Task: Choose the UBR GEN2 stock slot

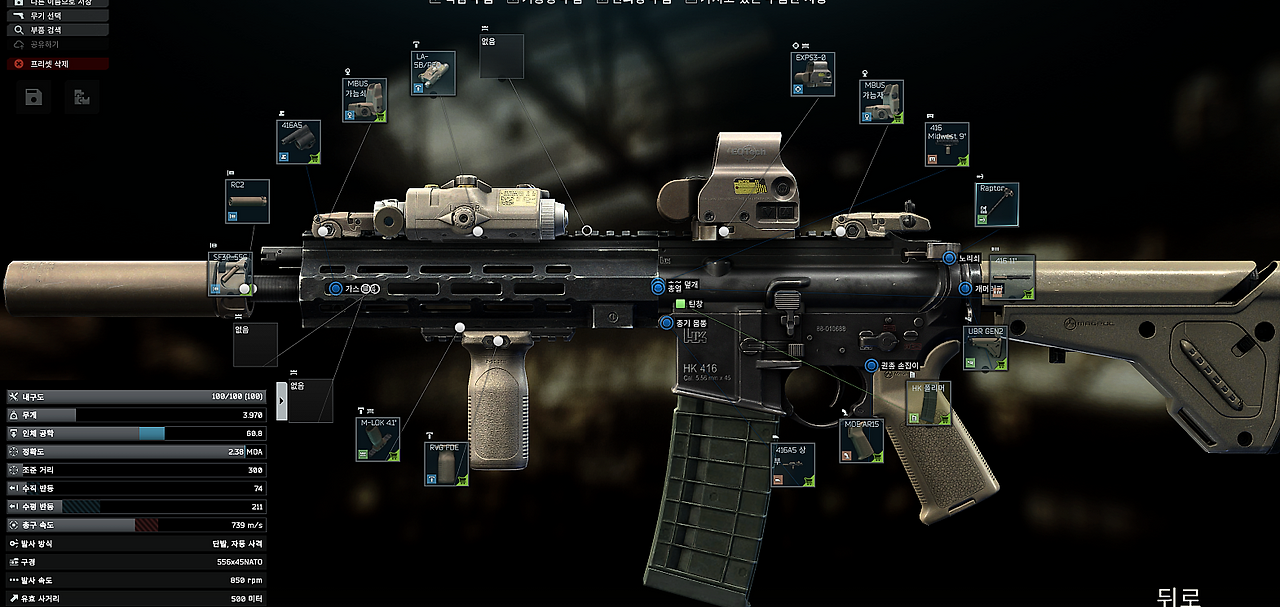Action: click(x=985, y=347)
